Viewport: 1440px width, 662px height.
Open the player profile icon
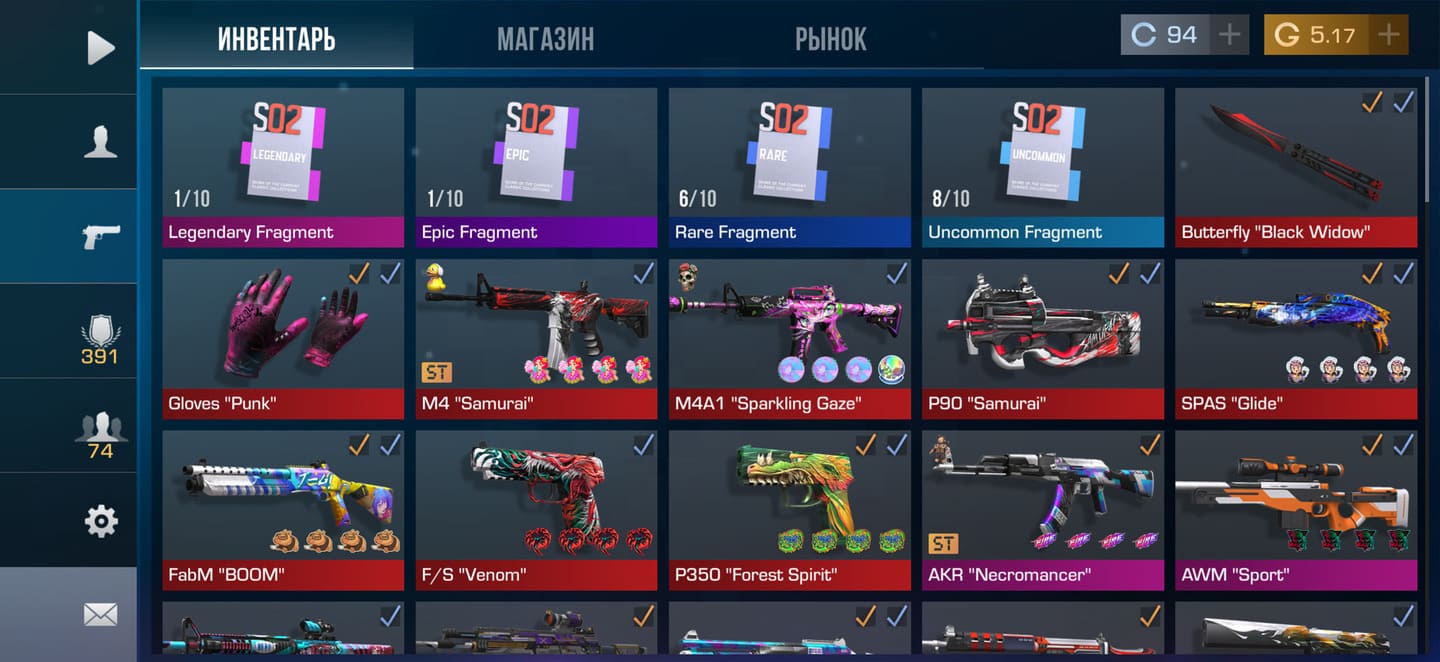pos(100,142)
